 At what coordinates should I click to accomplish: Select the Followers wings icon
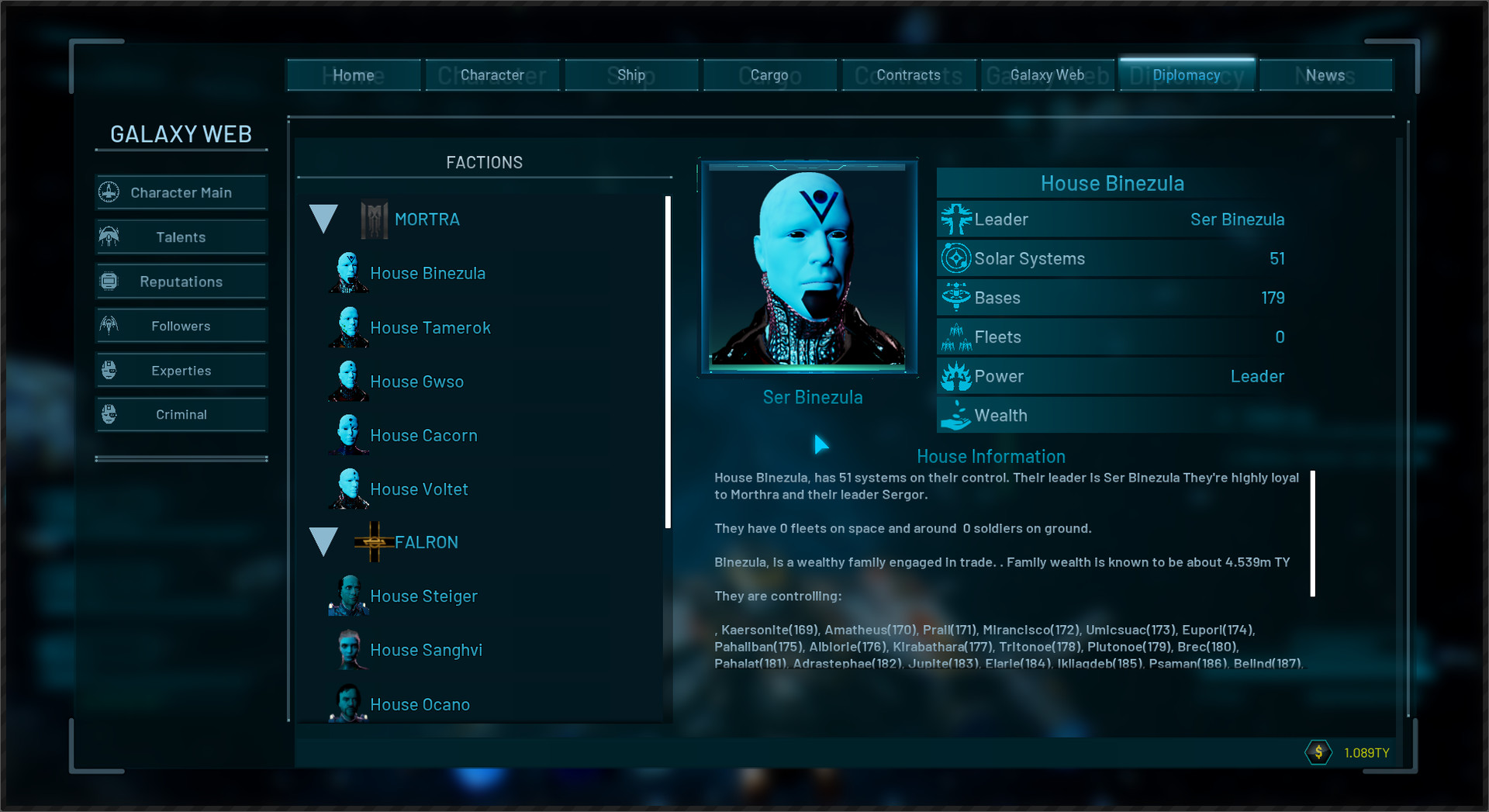click(110, 325)
